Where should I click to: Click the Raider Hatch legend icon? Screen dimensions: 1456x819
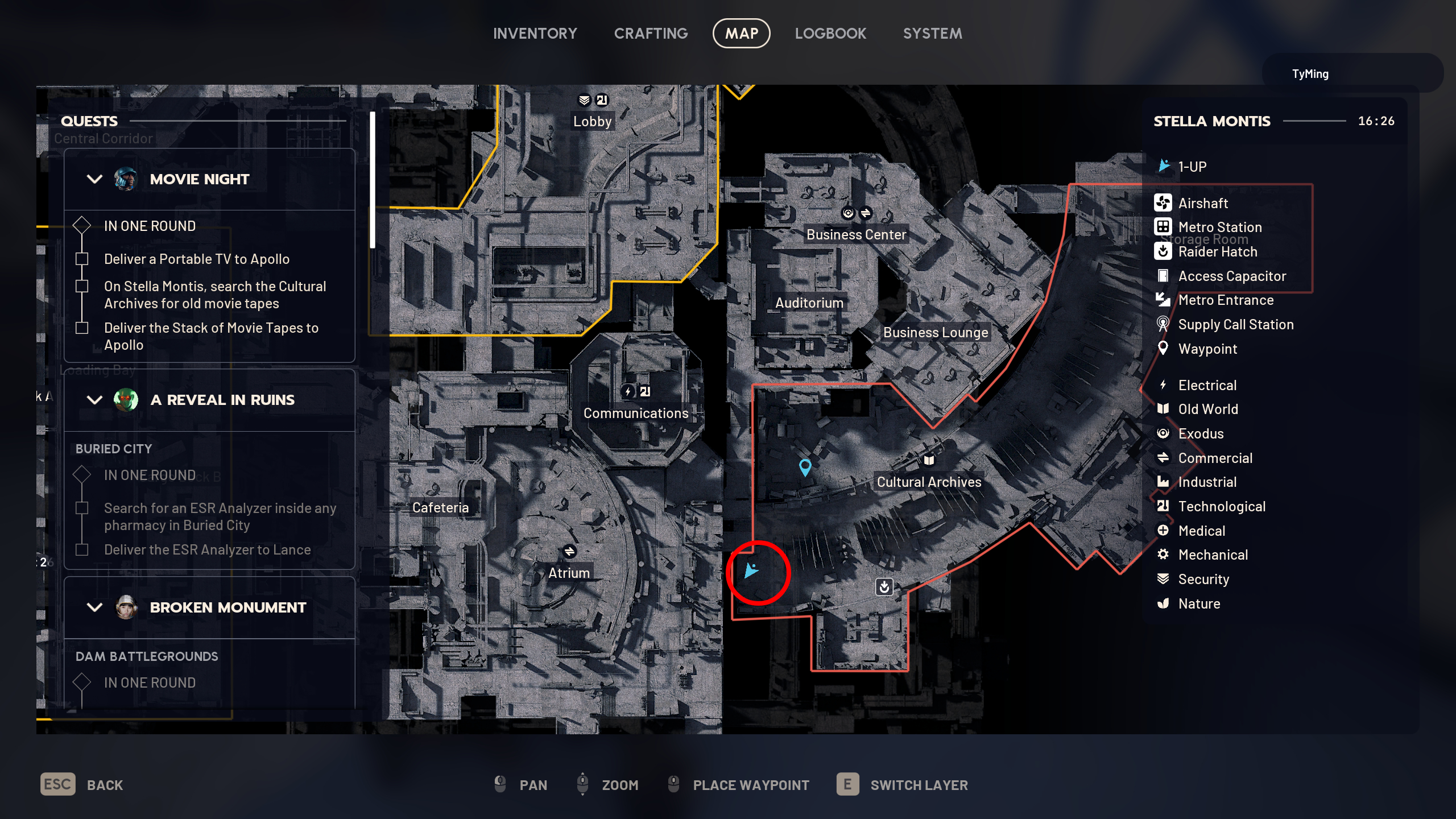1164,251
